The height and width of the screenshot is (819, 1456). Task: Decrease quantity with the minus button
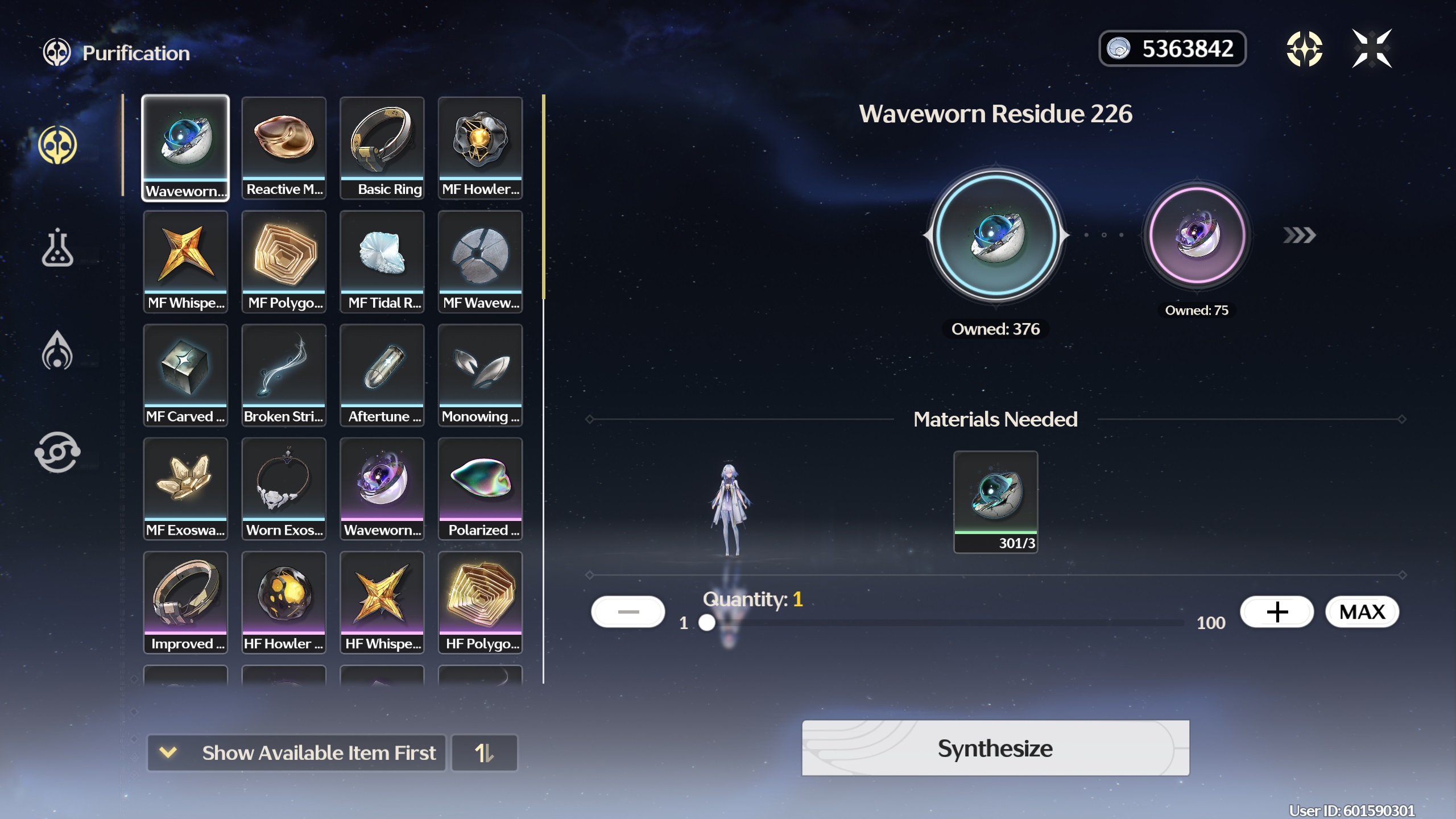click(628, 612)
